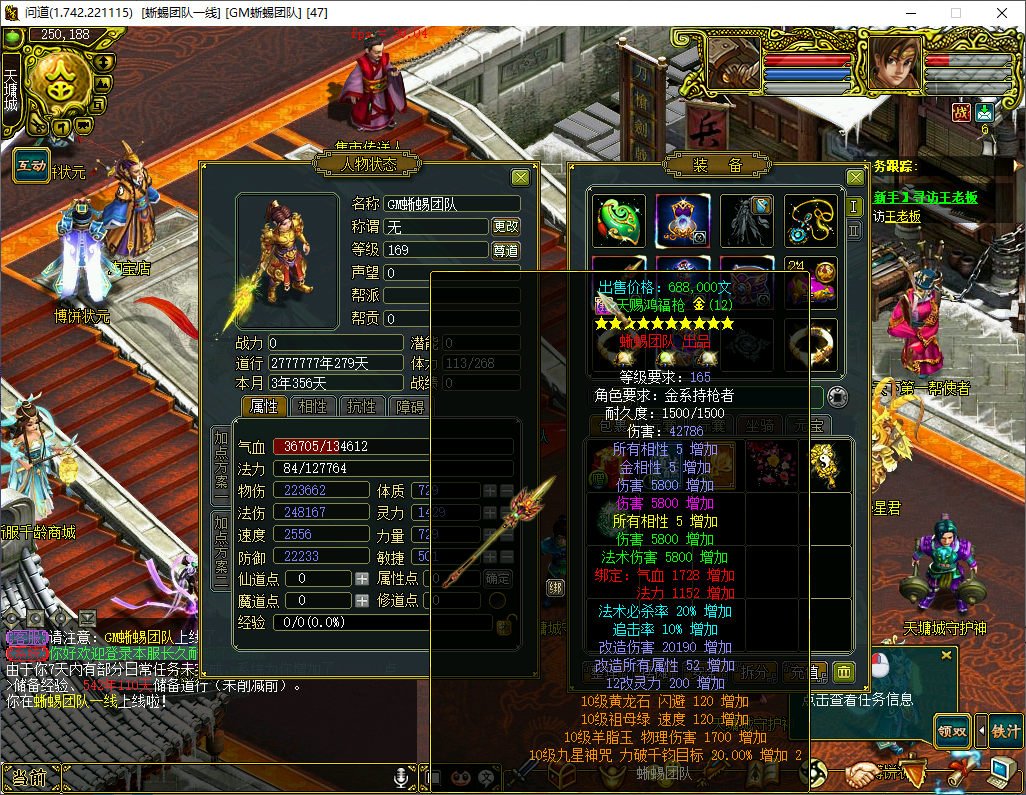
Task: Close the 装备 equipment panel
Action: click(855, 178)
